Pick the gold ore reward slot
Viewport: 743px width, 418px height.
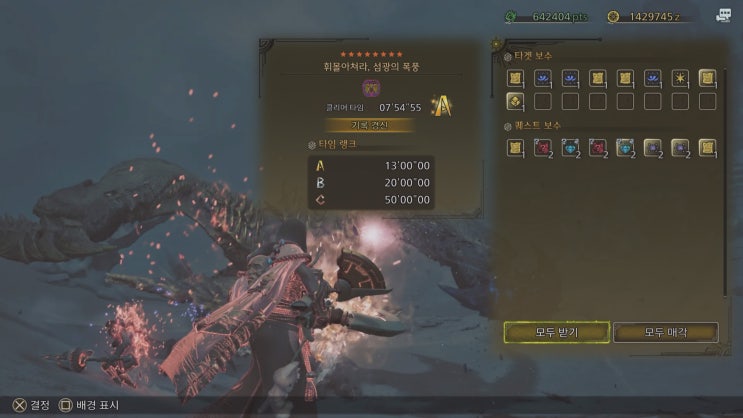(516, 101)
